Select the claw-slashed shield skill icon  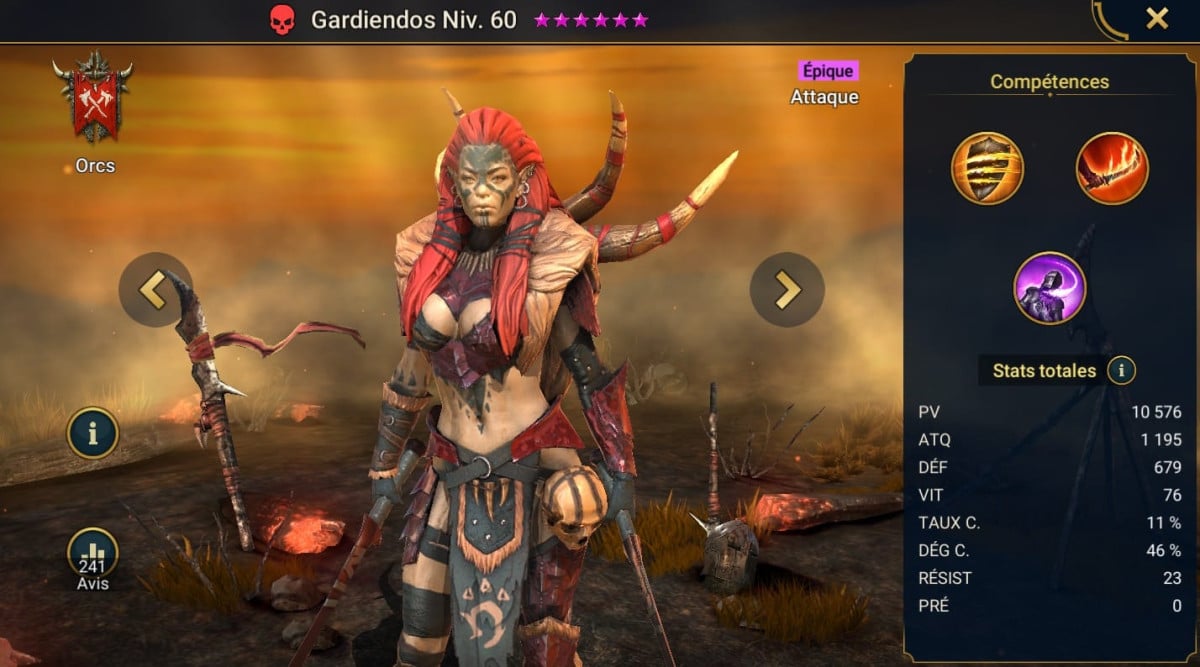coord(987,168)
